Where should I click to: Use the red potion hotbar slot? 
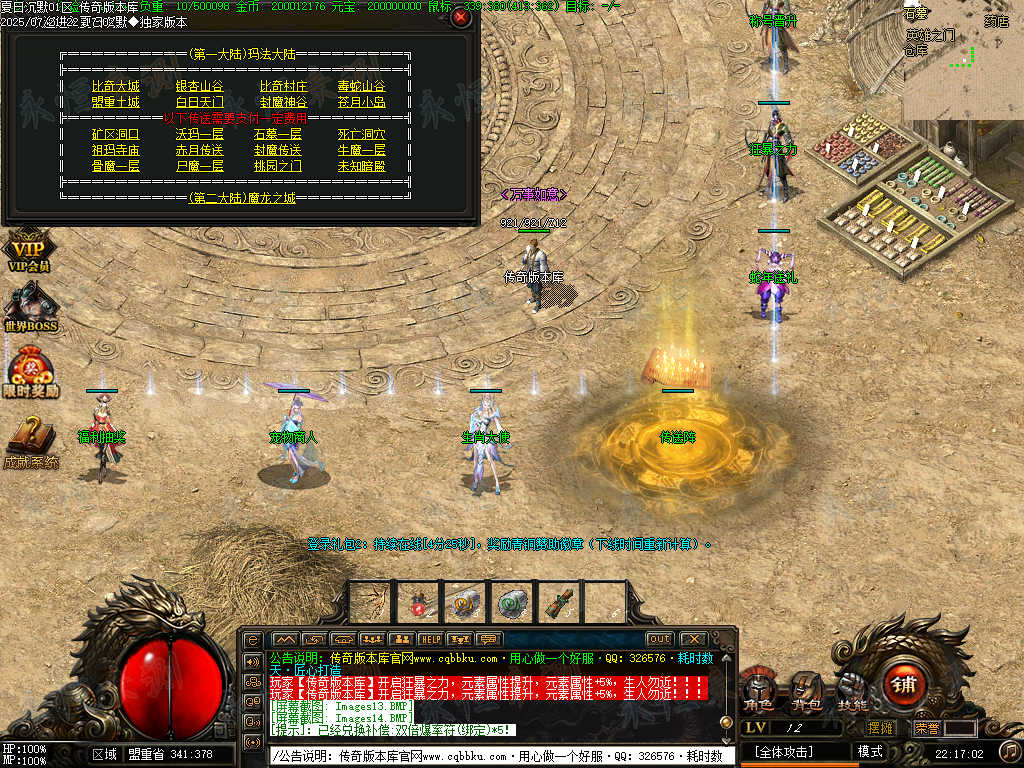click(419, 602)
